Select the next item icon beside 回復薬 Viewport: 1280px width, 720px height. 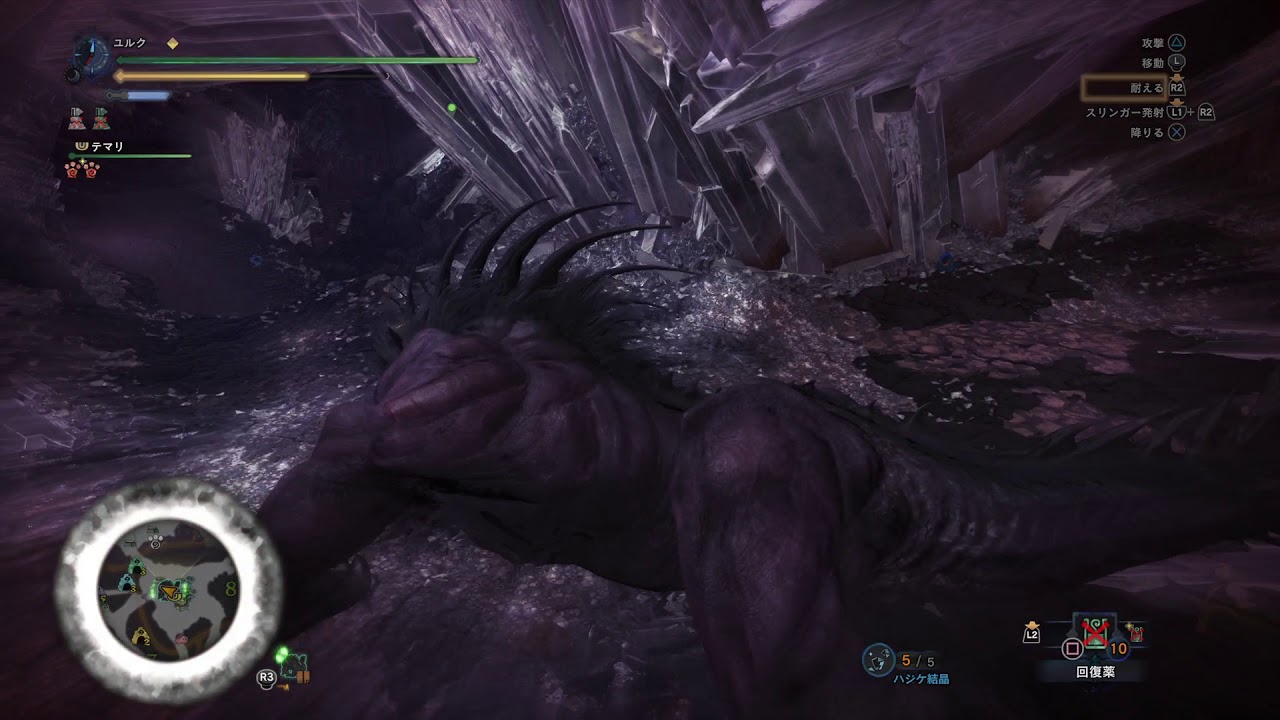coord(1135,632)
